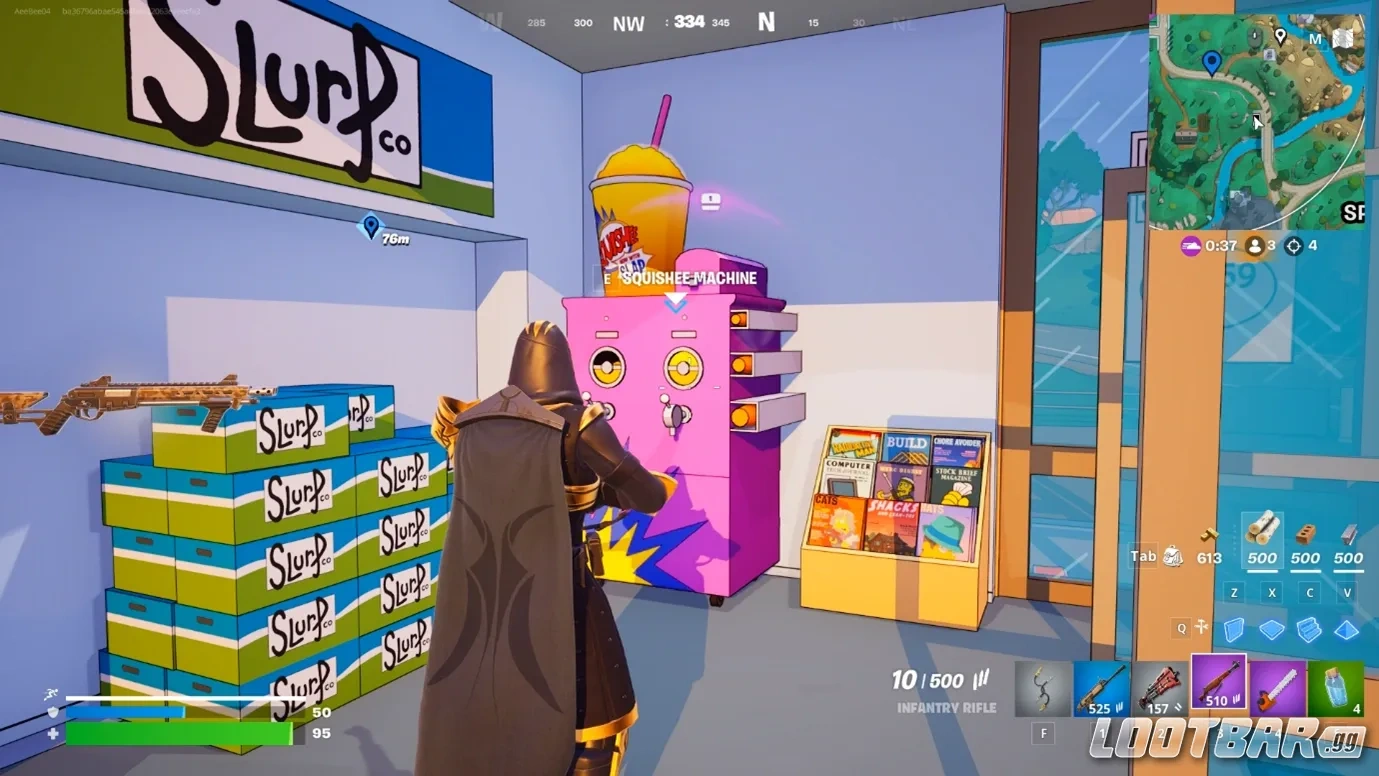The height and width of the screenshot is (776, 1379).
Task: Click the Tab inventory key prompt
Action: [1143, 556]
